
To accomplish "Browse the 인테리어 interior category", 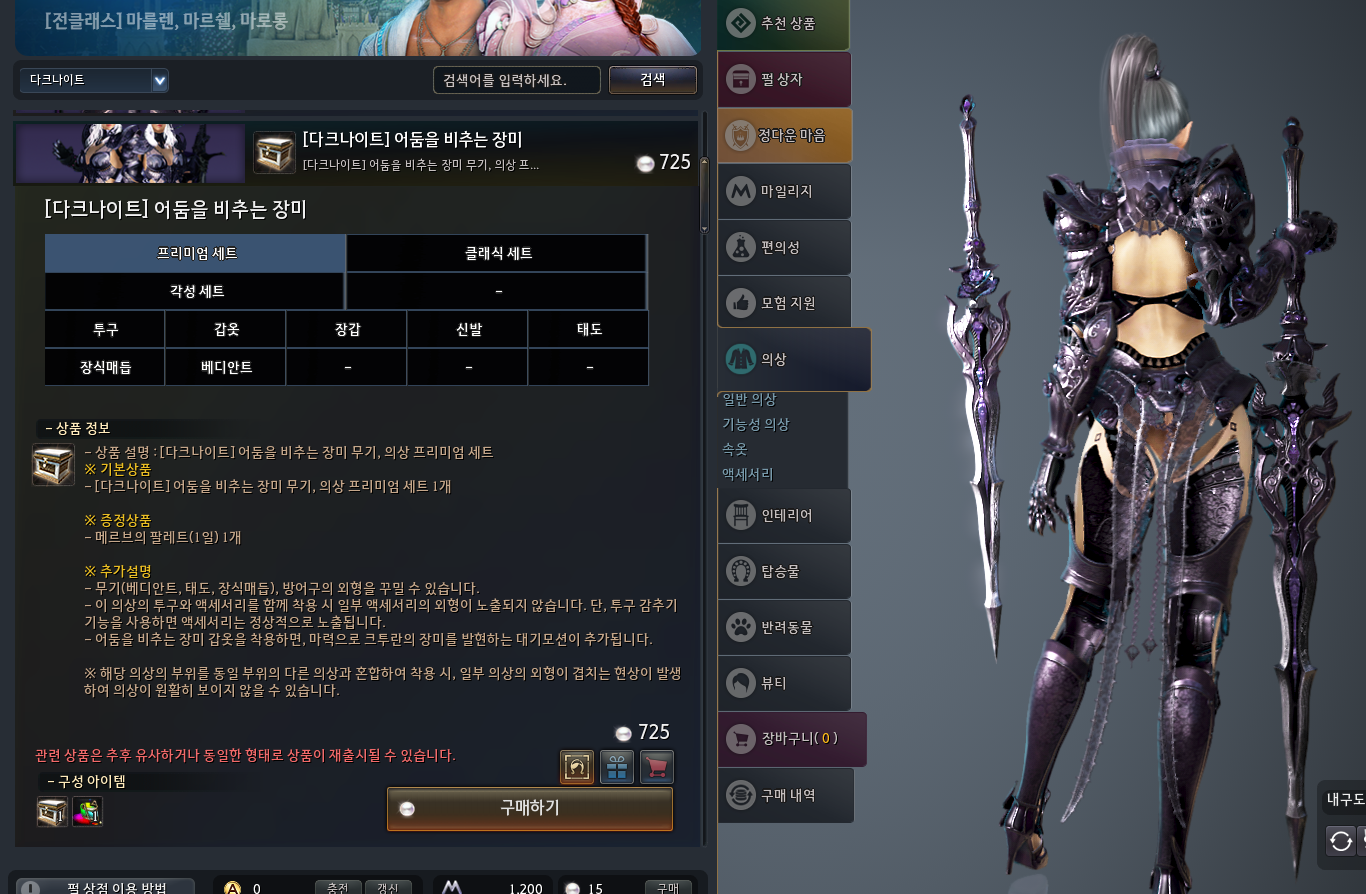I will point(784,515).
